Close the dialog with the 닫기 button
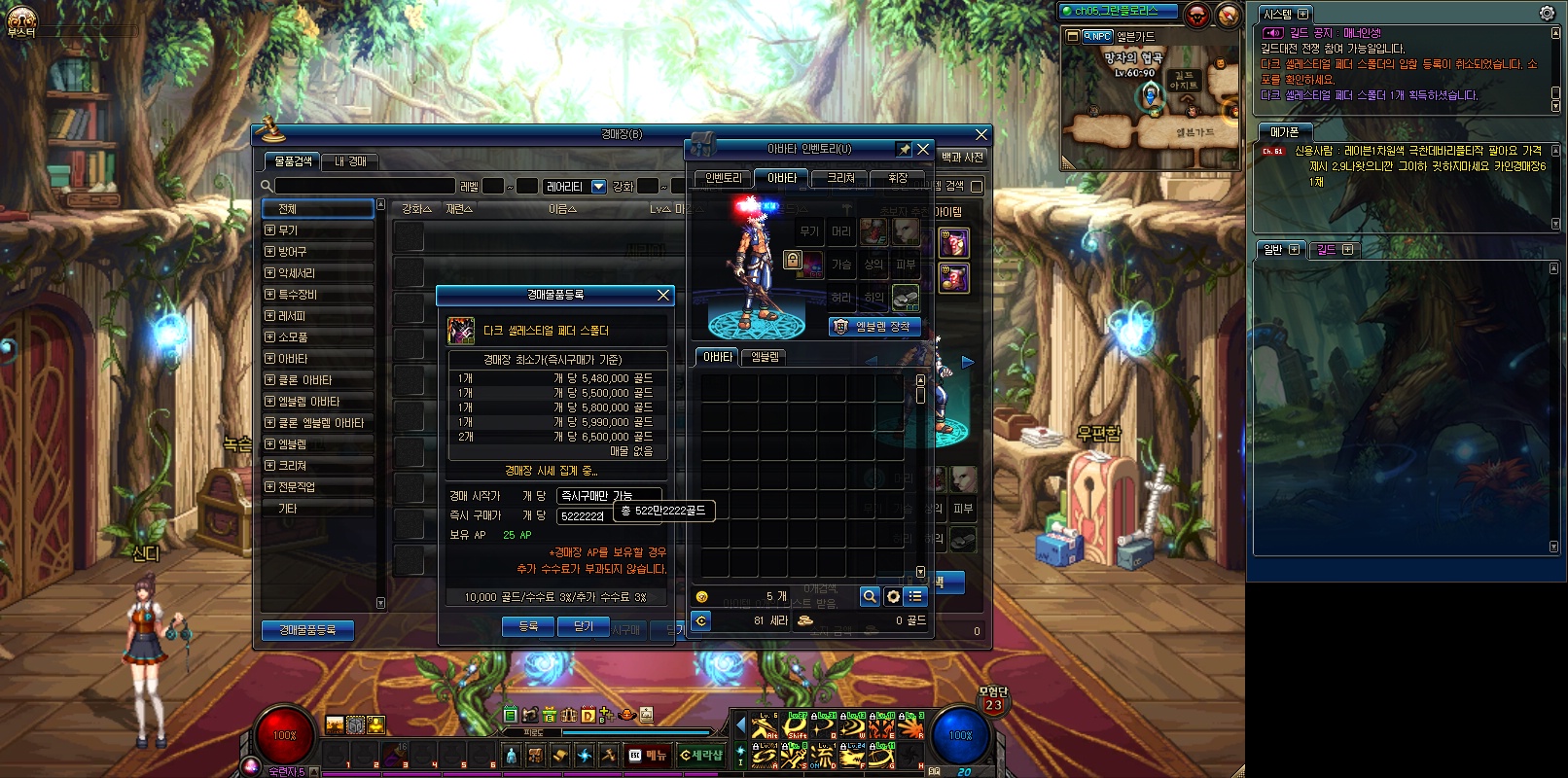Image resolution: width=1568 pixels, height=778 pixels. [584, 626]
